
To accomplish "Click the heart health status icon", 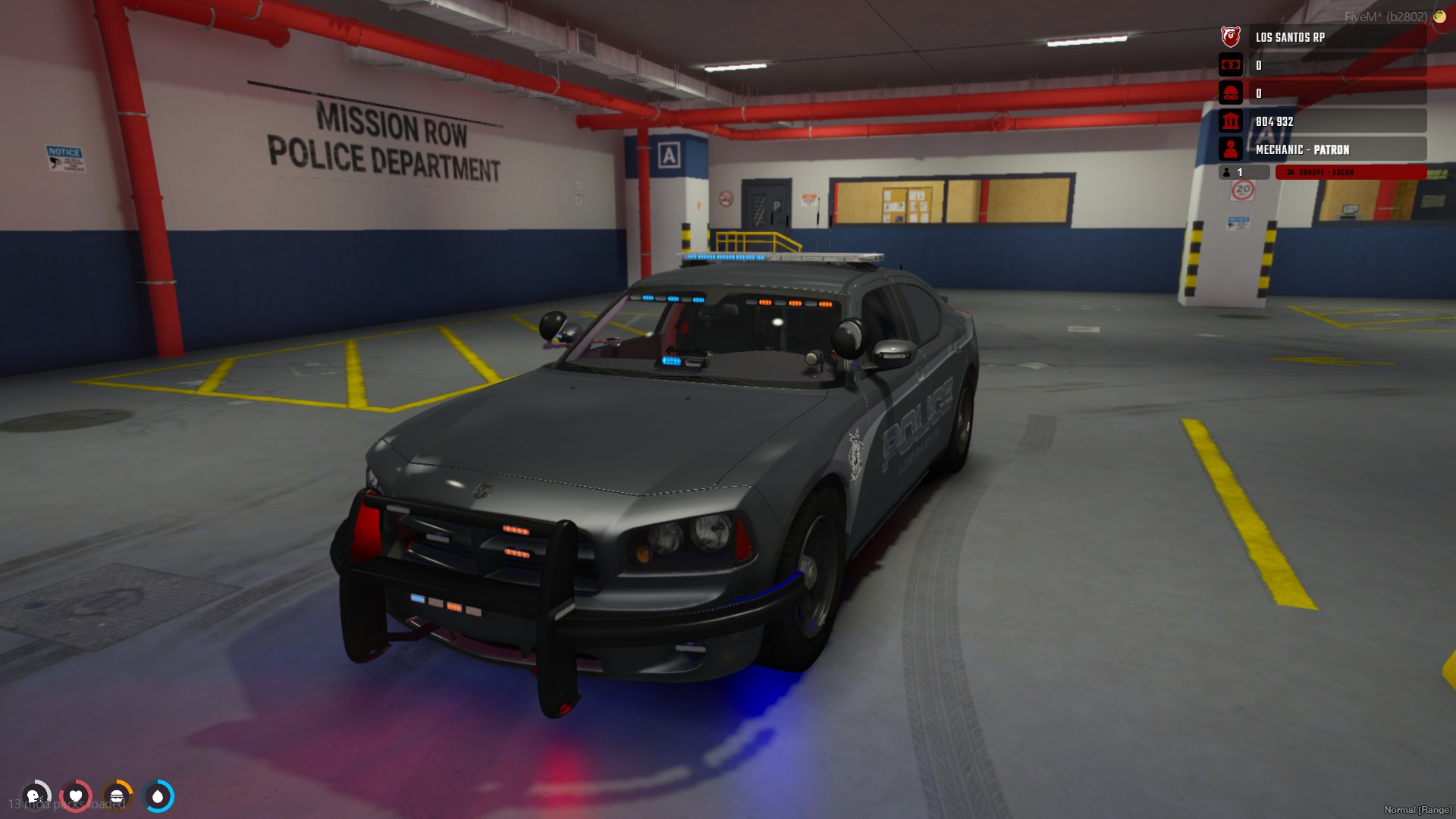I will 76,796.
